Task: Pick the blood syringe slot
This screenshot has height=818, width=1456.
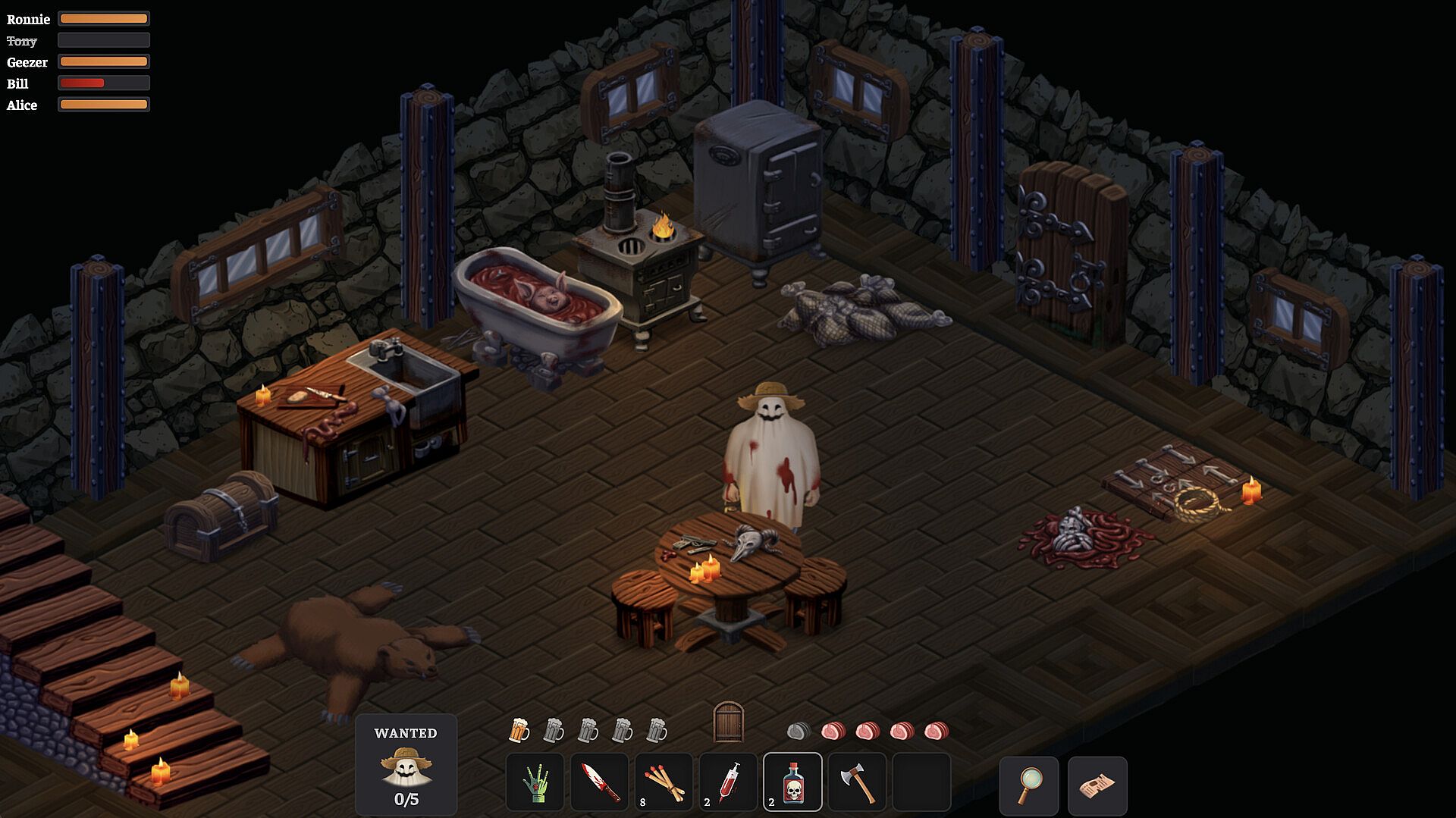Action: (728, 782)
